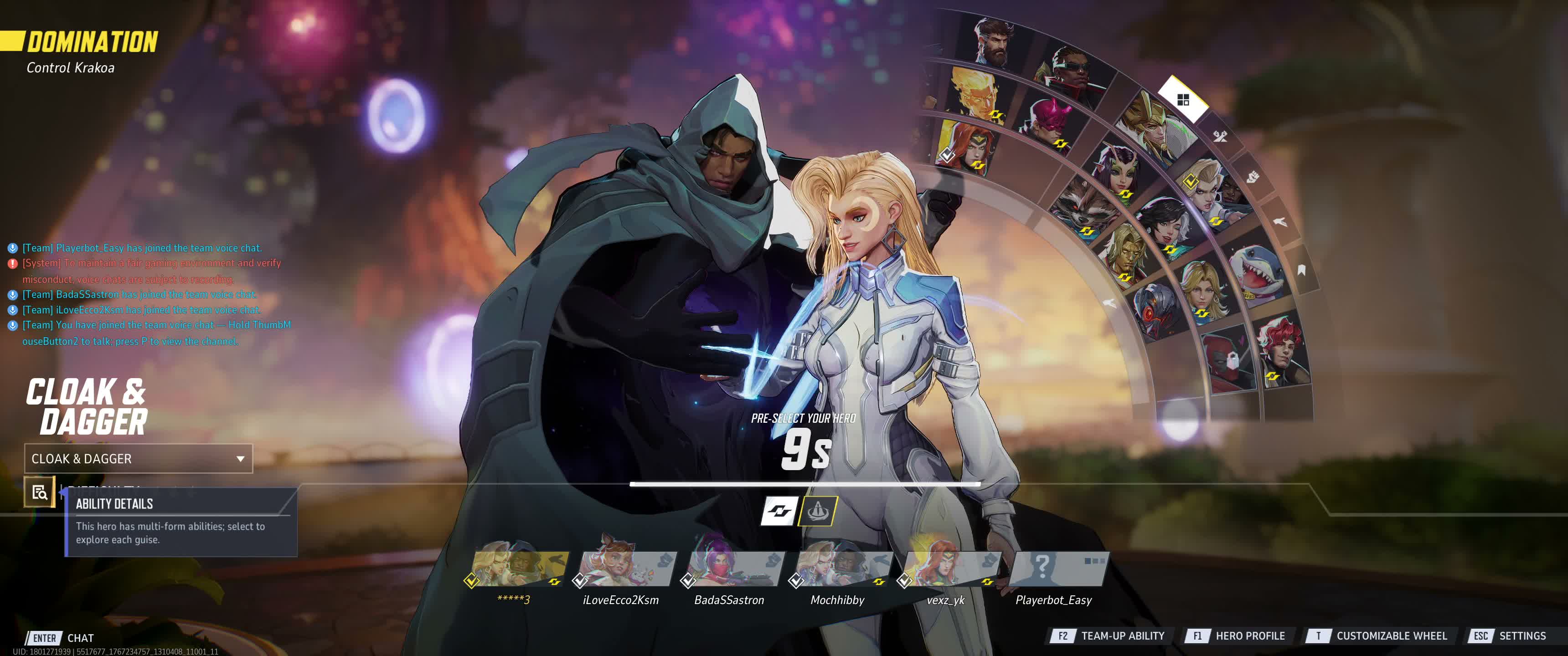This screenshot has height=656, width=1568.
Task: Switch to the bookmark filter tab
Action: (x=1301, y=270)
